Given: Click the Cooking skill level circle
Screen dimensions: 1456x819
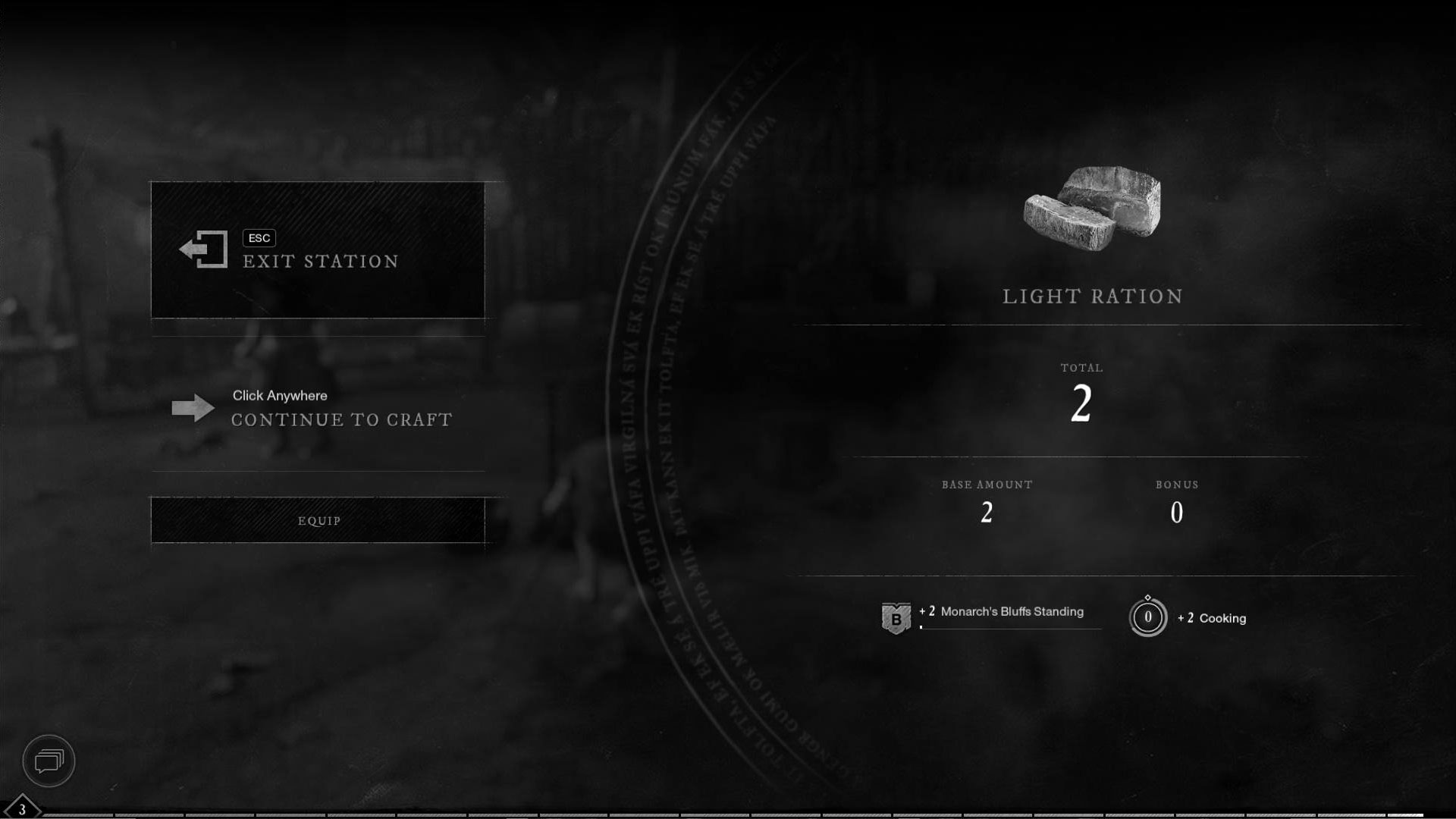Looking at the screenshot, I should coord(1147,617).
